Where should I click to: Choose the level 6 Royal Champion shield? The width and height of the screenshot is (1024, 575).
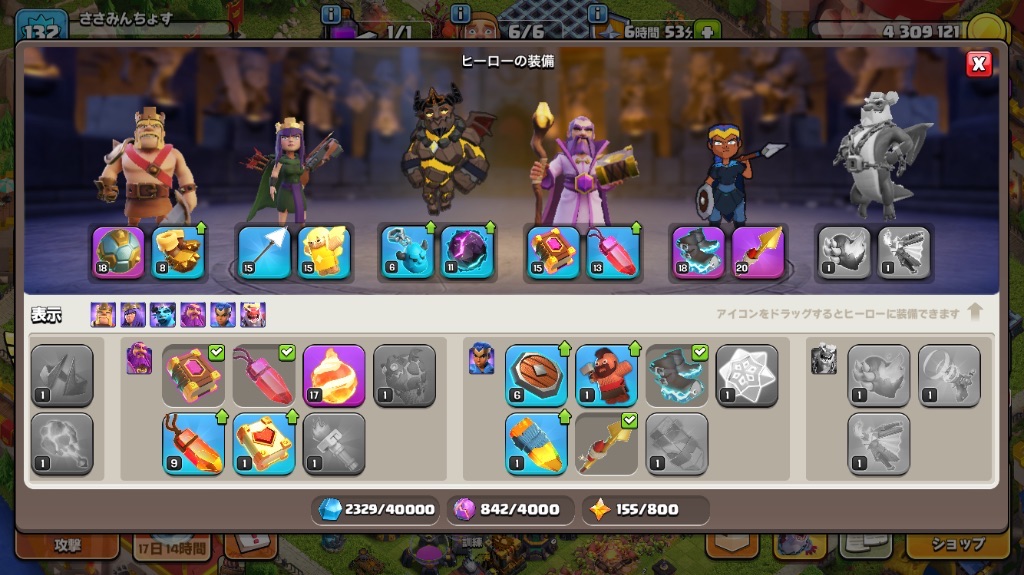(x=536, y=375)
